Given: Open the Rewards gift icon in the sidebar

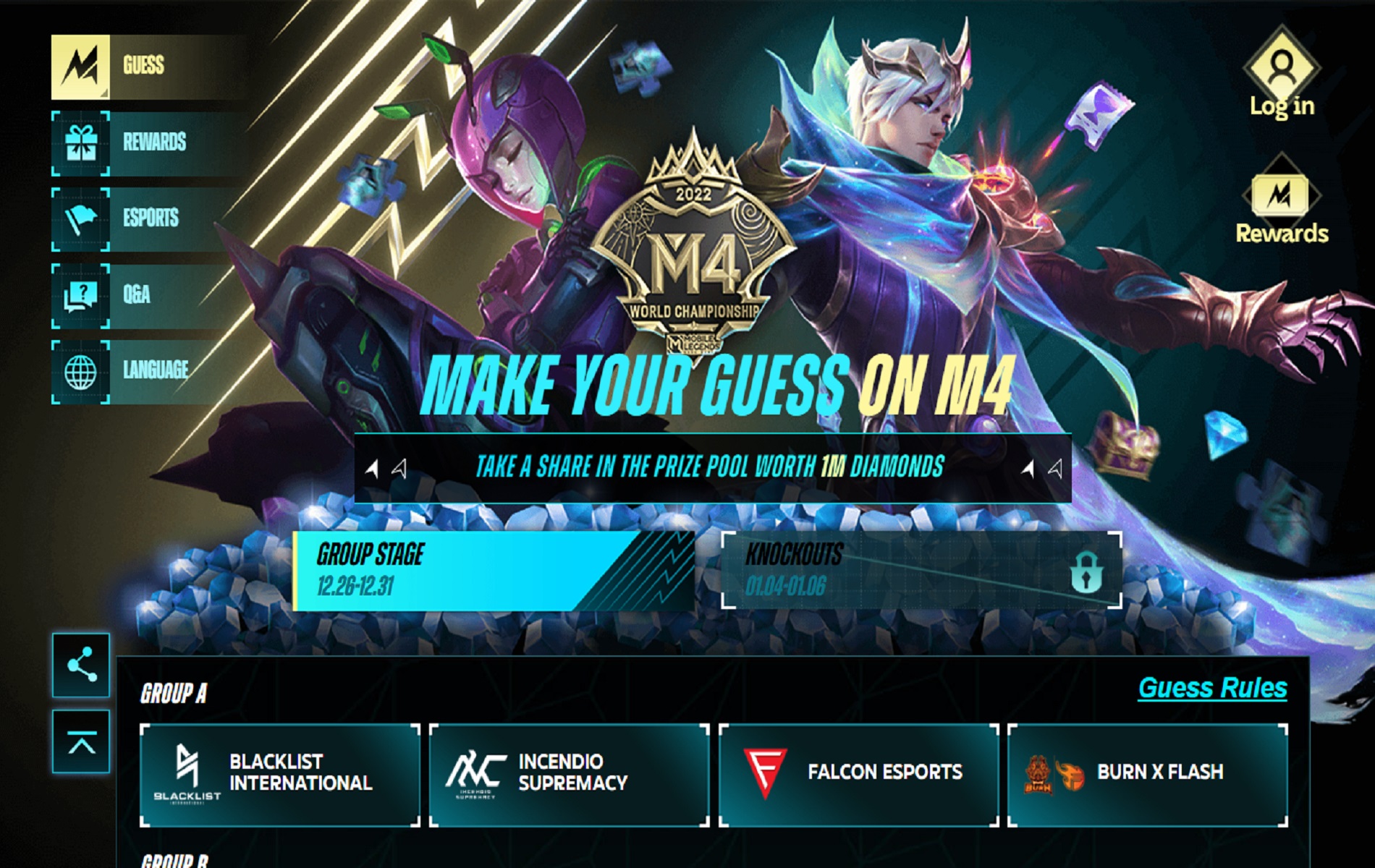Looking at the screenshot, I should click(81, 142).
